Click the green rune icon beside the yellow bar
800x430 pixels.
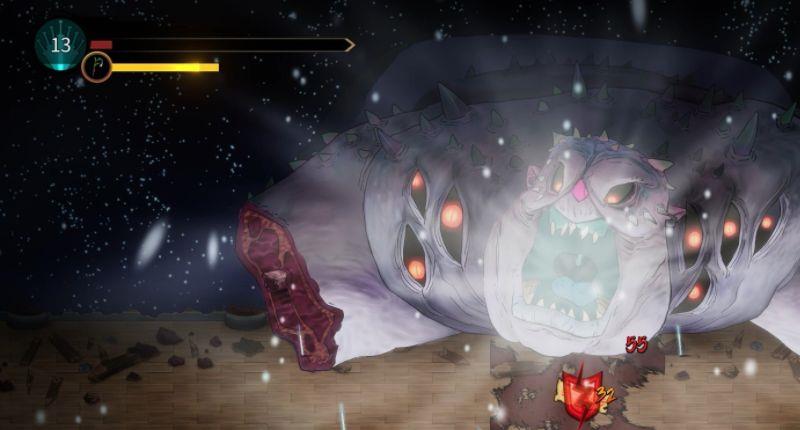(x=96, y=67)
